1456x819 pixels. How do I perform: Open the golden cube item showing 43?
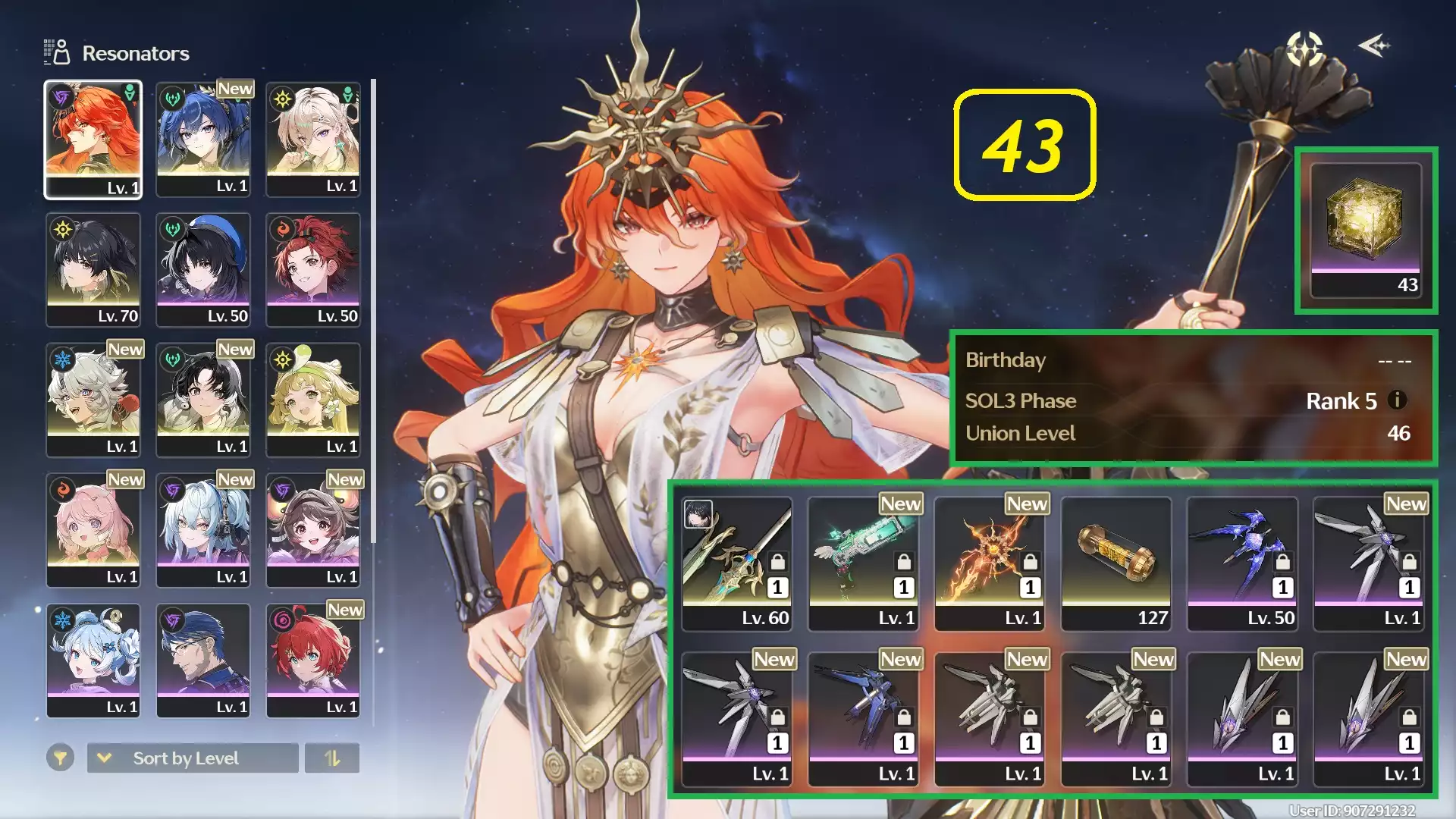point(1365,230)
